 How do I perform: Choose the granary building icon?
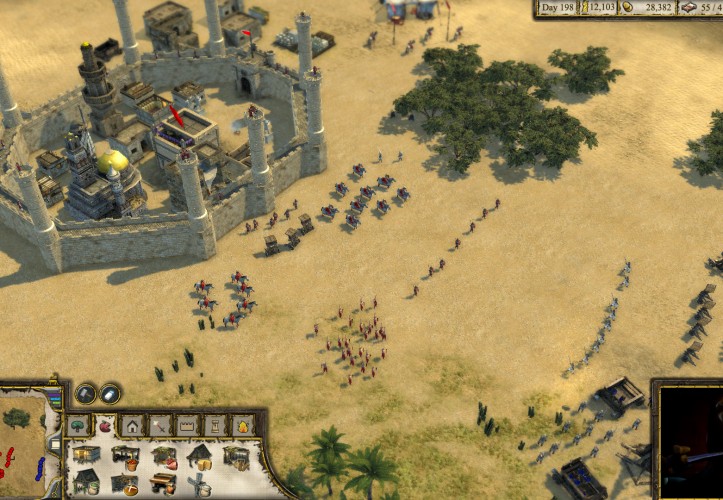(87, 455)
